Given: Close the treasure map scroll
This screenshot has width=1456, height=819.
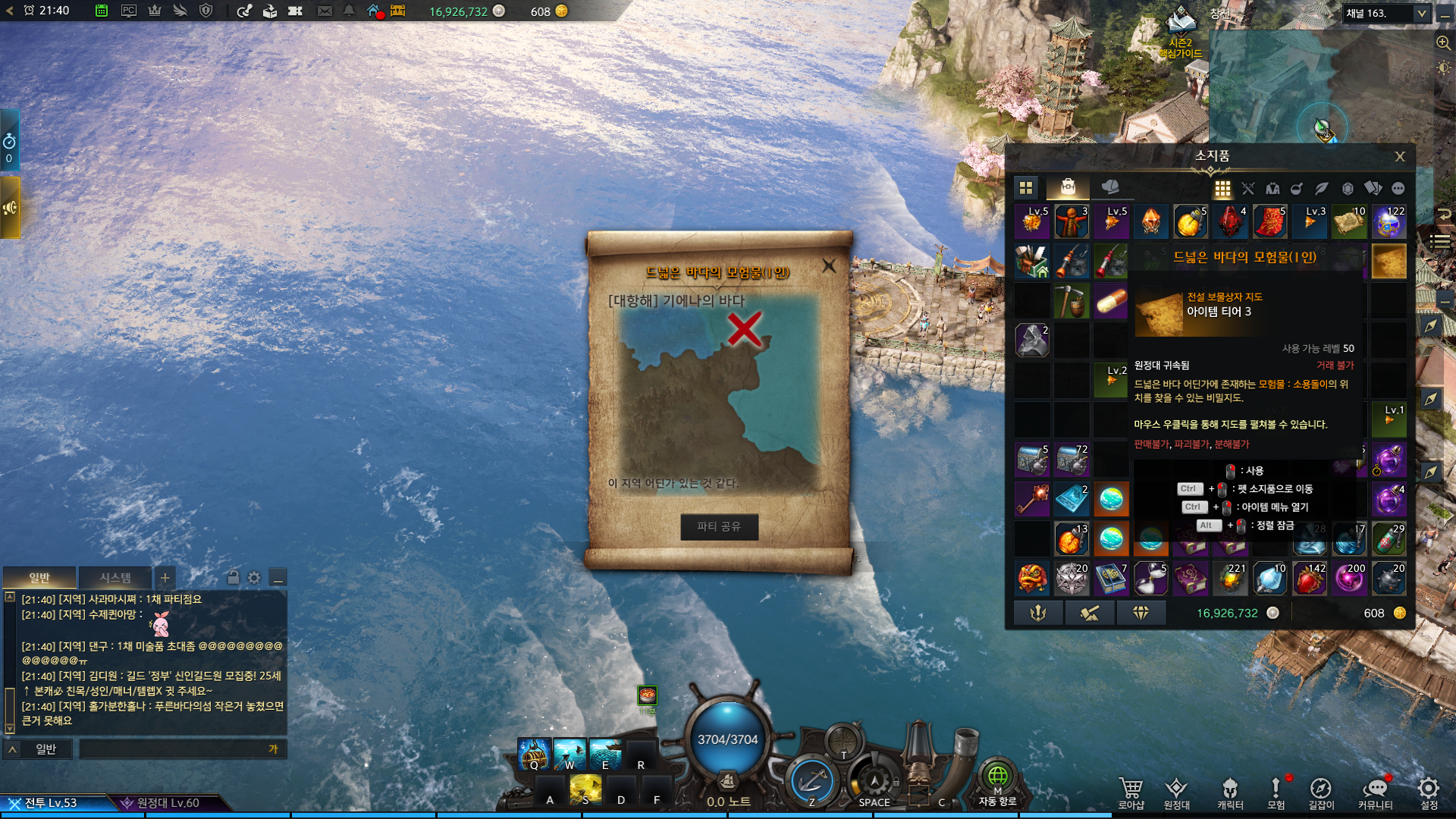Looking at the screenshot, I should pyautogui.click(x=829, y=265).
